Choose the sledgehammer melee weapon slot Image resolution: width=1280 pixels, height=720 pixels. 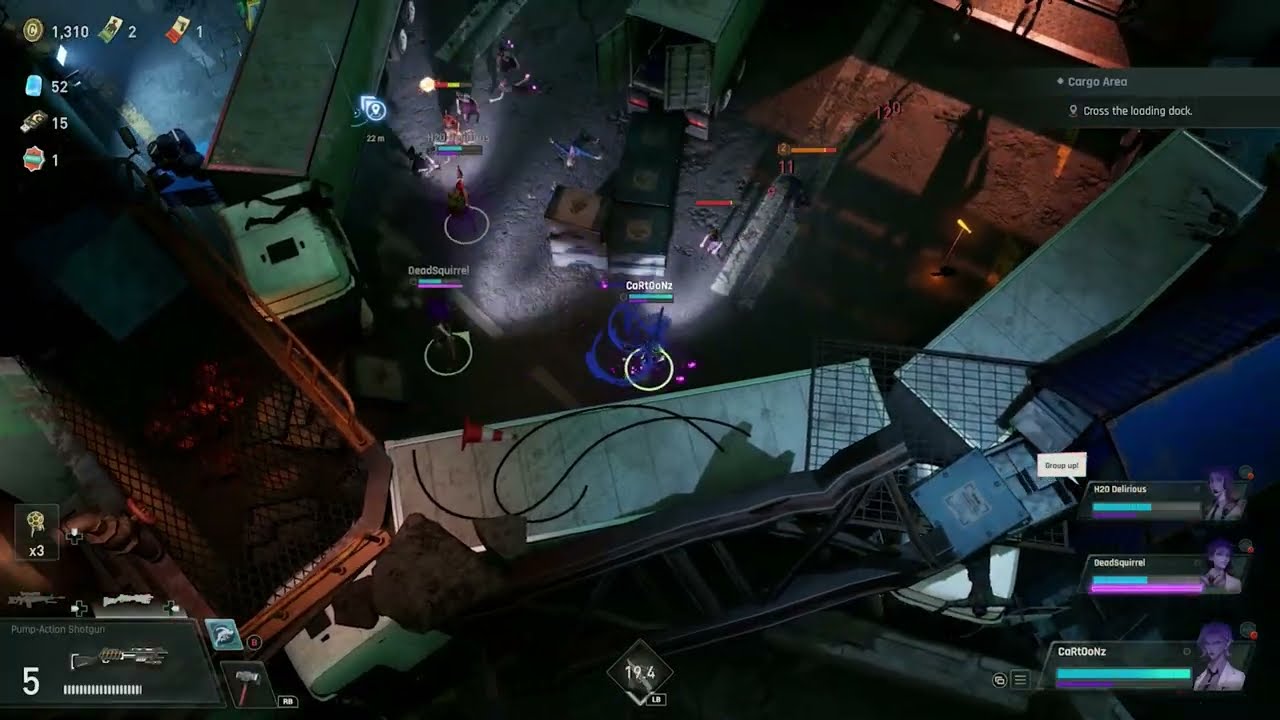click(246, 685)
